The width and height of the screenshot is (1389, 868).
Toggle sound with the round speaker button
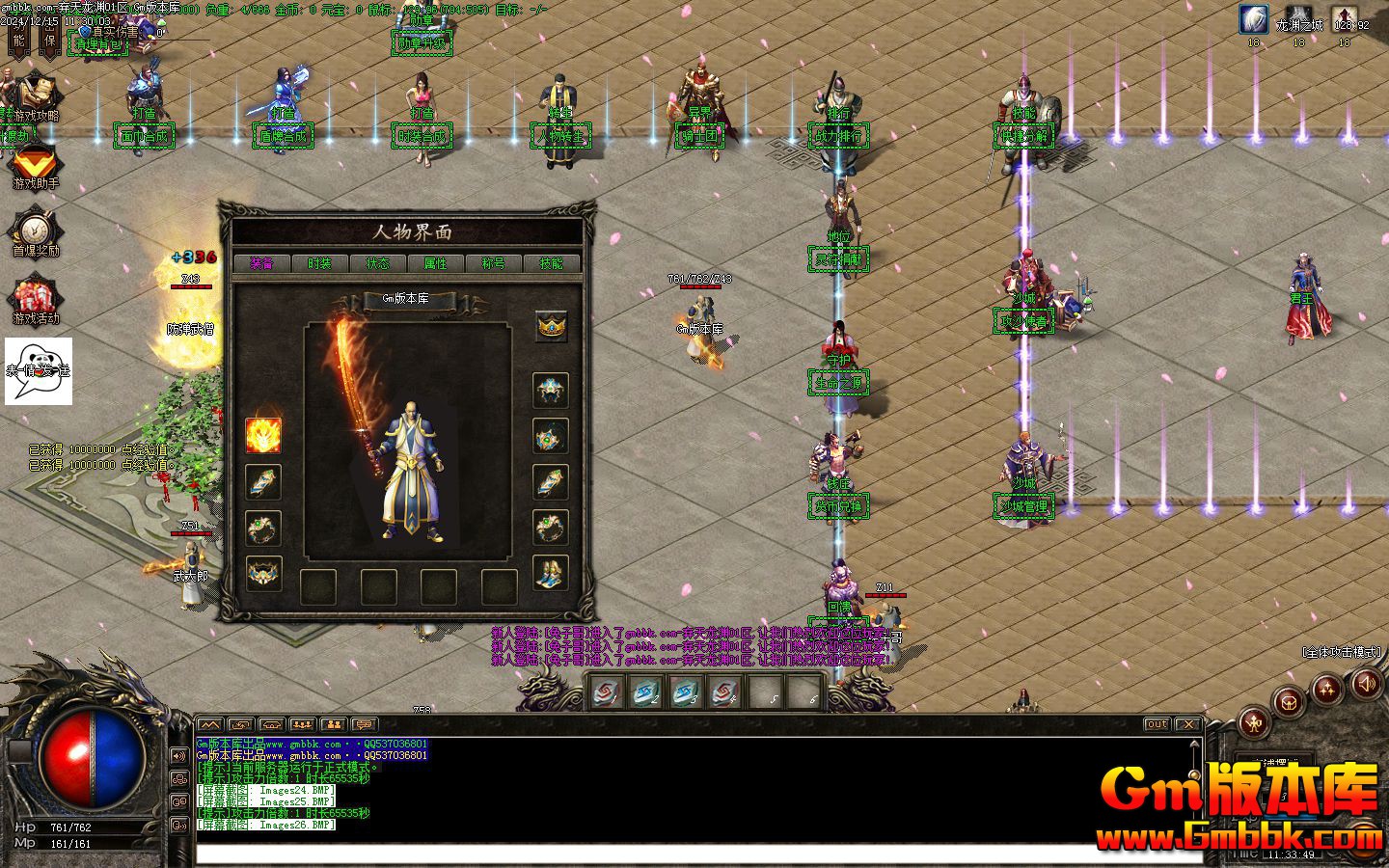pos(1366,684)
